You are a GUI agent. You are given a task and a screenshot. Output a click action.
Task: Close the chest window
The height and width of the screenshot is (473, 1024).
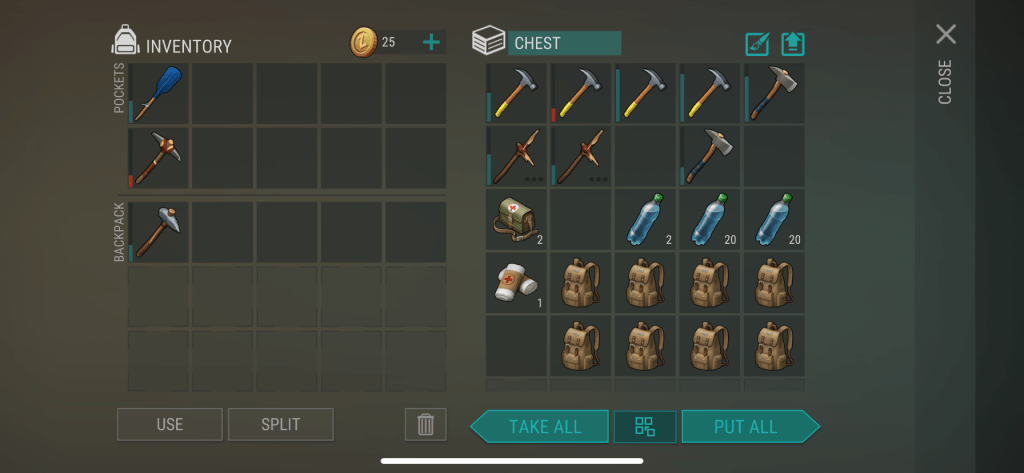coord(945,35)
